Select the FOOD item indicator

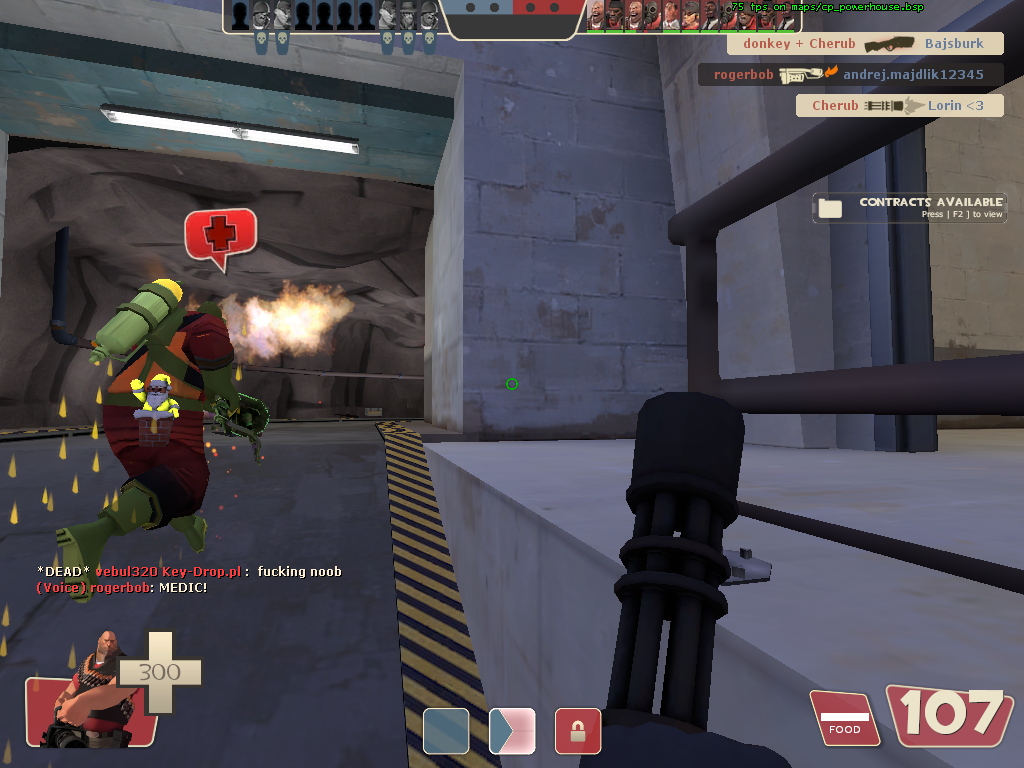coord(844,719)
